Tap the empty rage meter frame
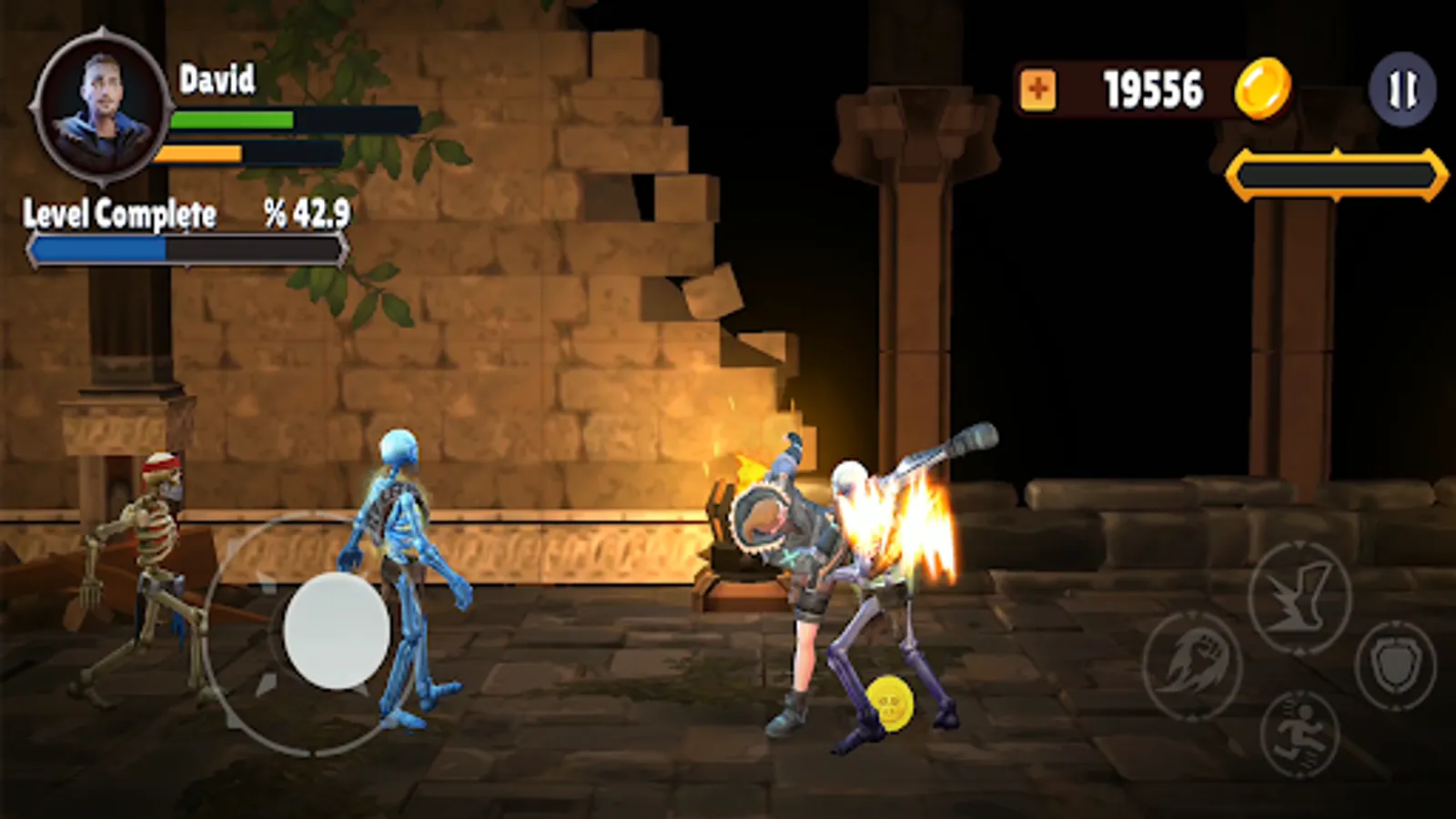1456x819 pixels. 1334,172
